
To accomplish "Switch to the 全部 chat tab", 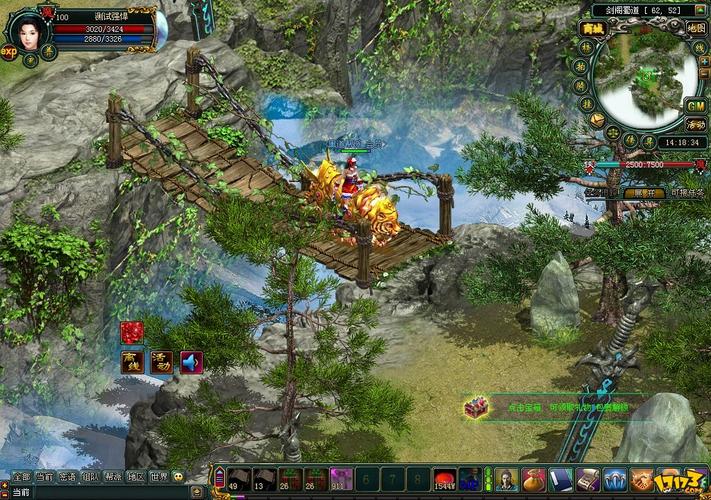I will [21, 477].
